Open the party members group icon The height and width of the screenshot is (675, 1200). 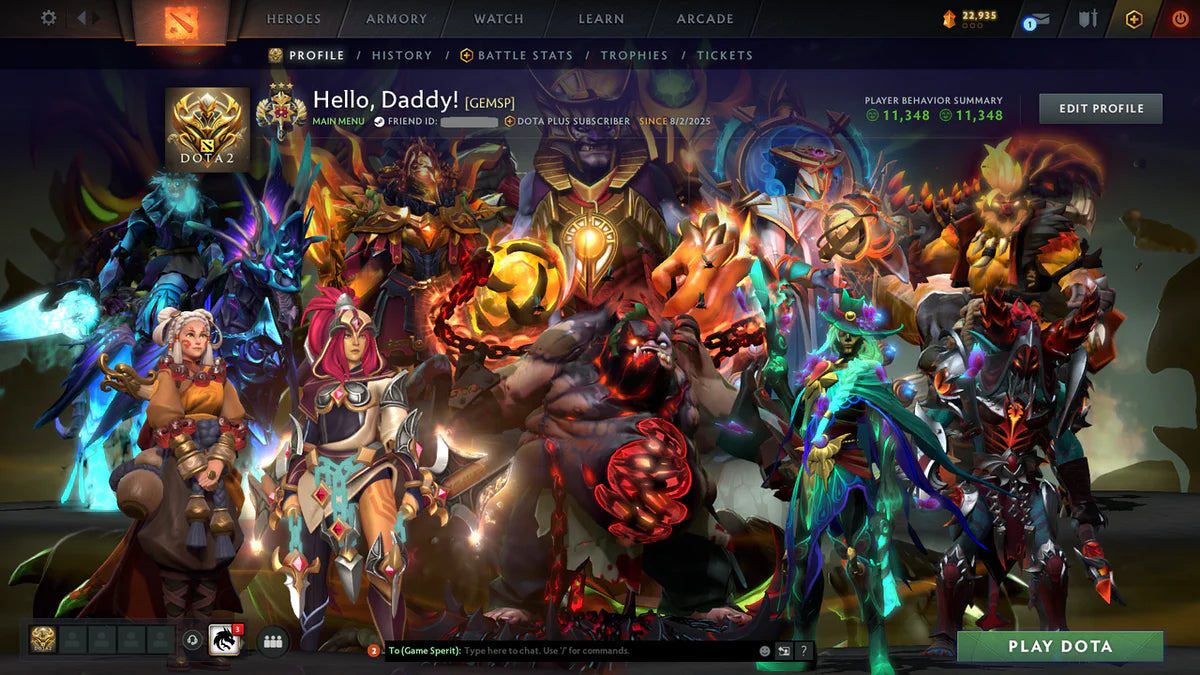[x=272, y=640]
